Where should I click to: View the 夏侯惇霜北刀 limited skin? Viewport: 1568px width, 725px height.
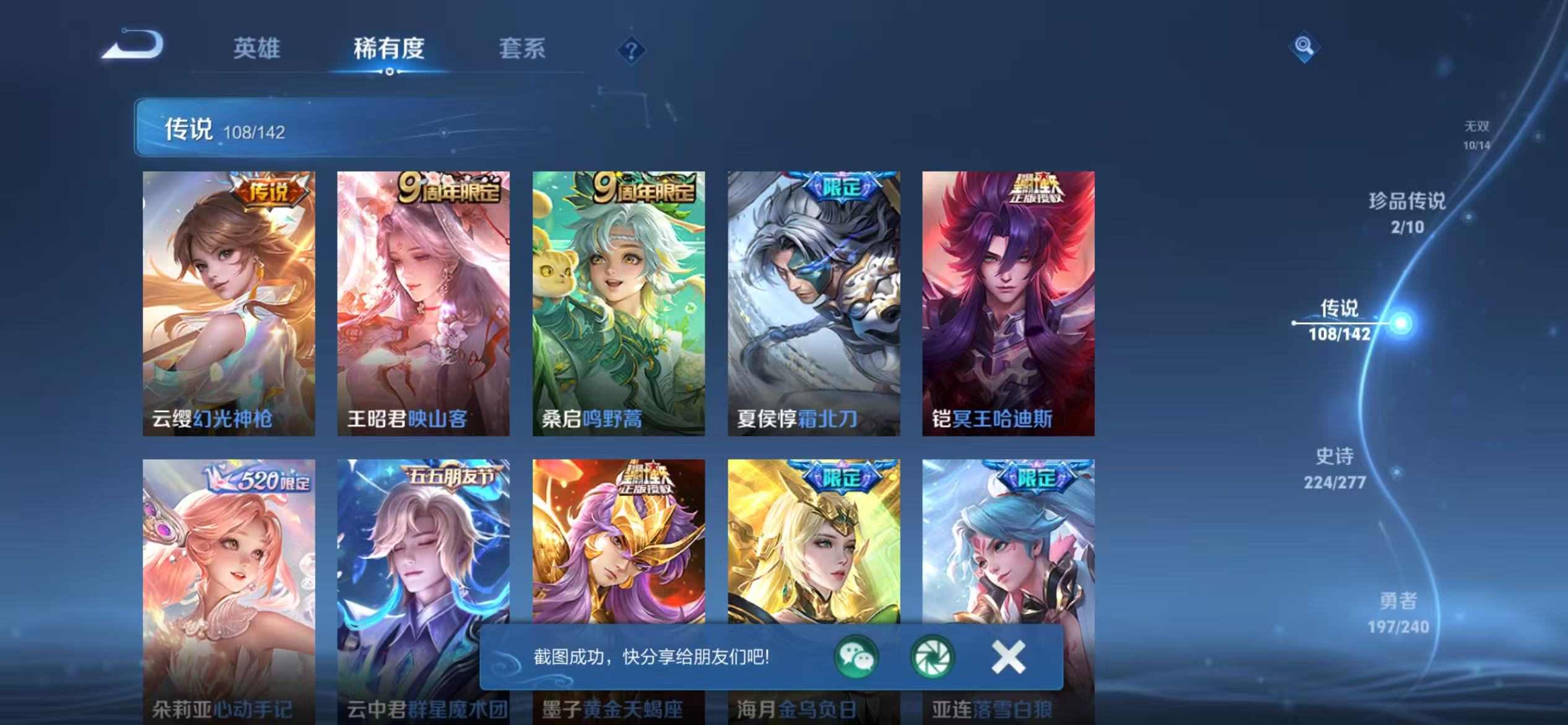(813, 304)
